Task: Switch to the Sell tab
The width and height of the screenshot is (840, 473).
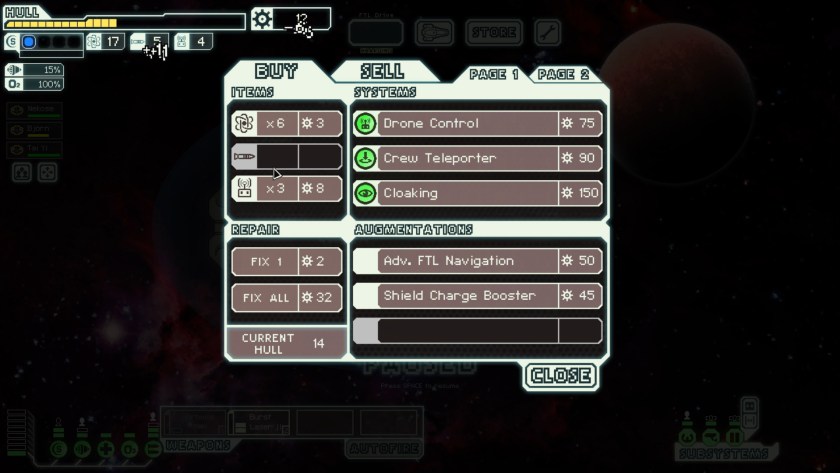Action: pos(383,71)
